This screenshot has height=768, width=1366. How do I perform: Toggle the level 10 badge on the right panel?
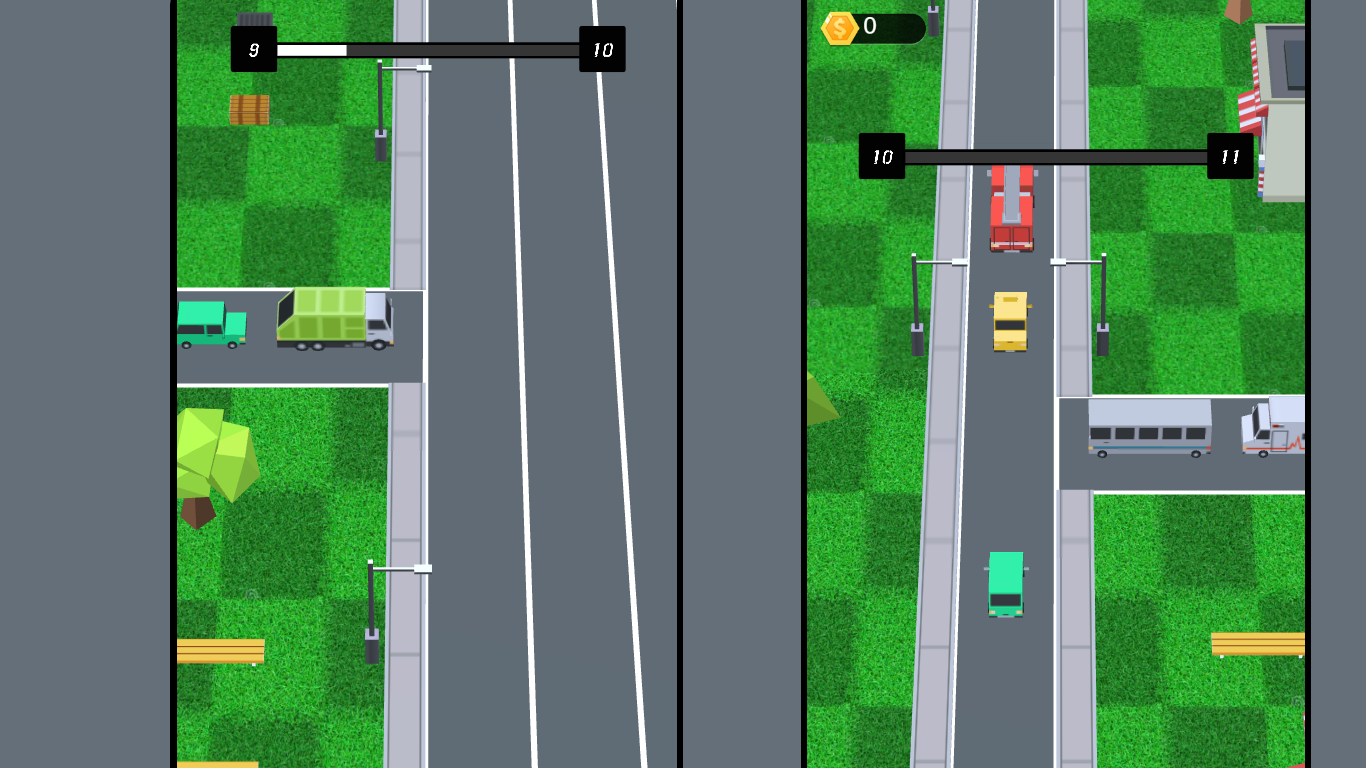tap(883, 157)
